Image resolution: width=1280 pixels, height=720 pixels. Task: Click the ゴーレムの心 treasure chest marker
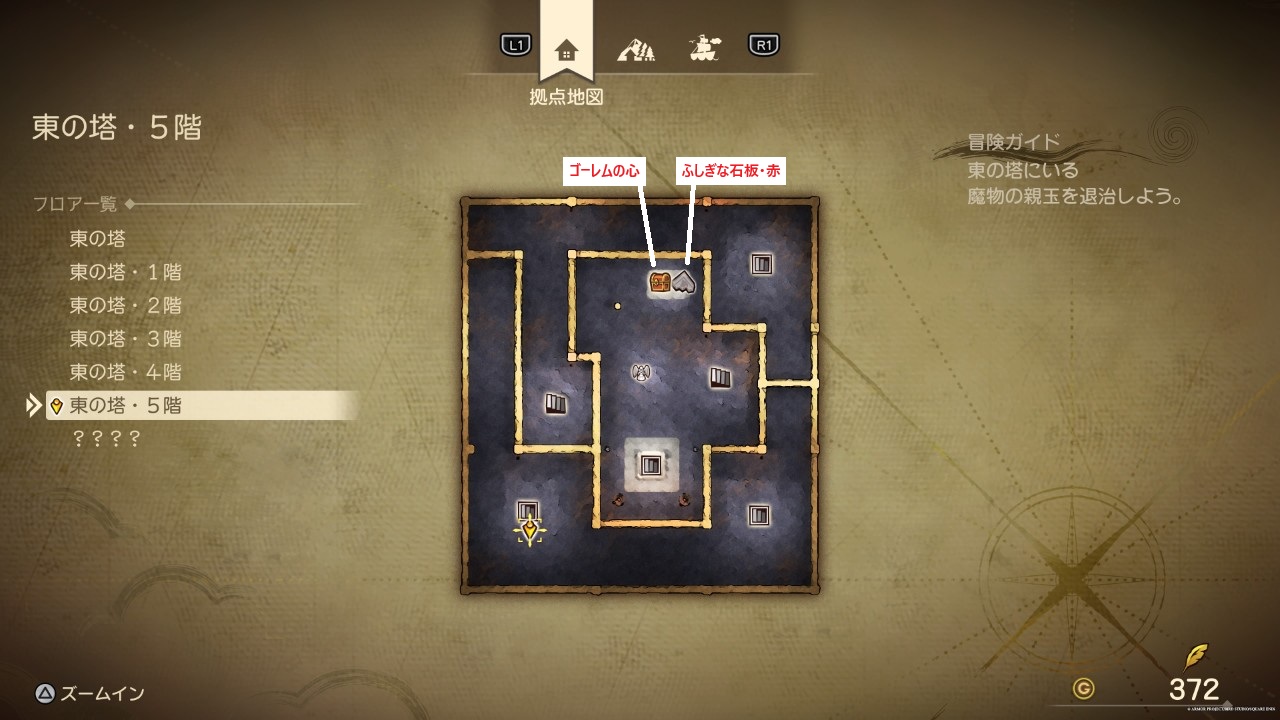point(660,282)
